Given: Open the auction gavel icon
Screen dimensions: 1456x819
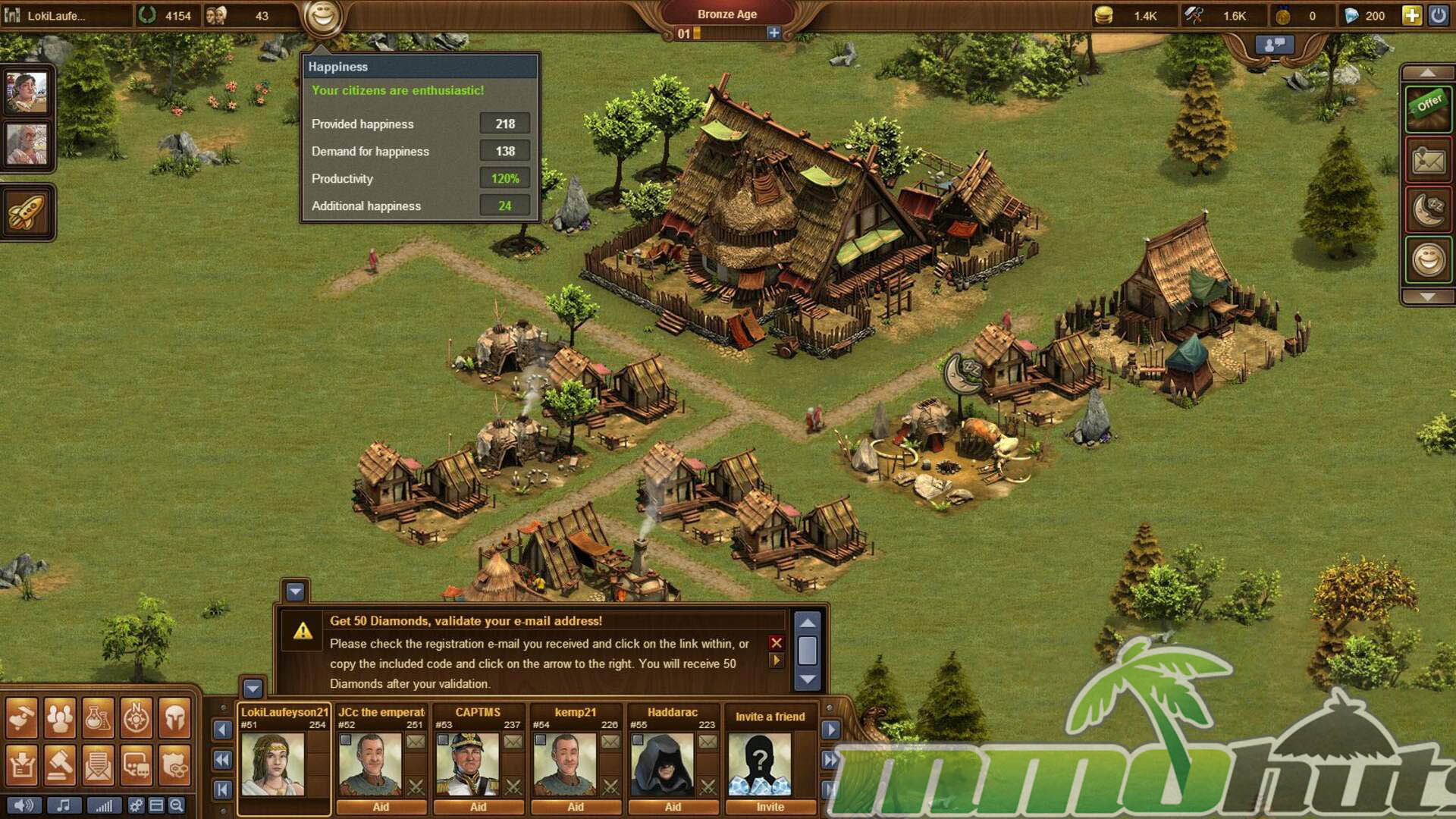Looking at the screenshot, I should [x=59, y=765].
